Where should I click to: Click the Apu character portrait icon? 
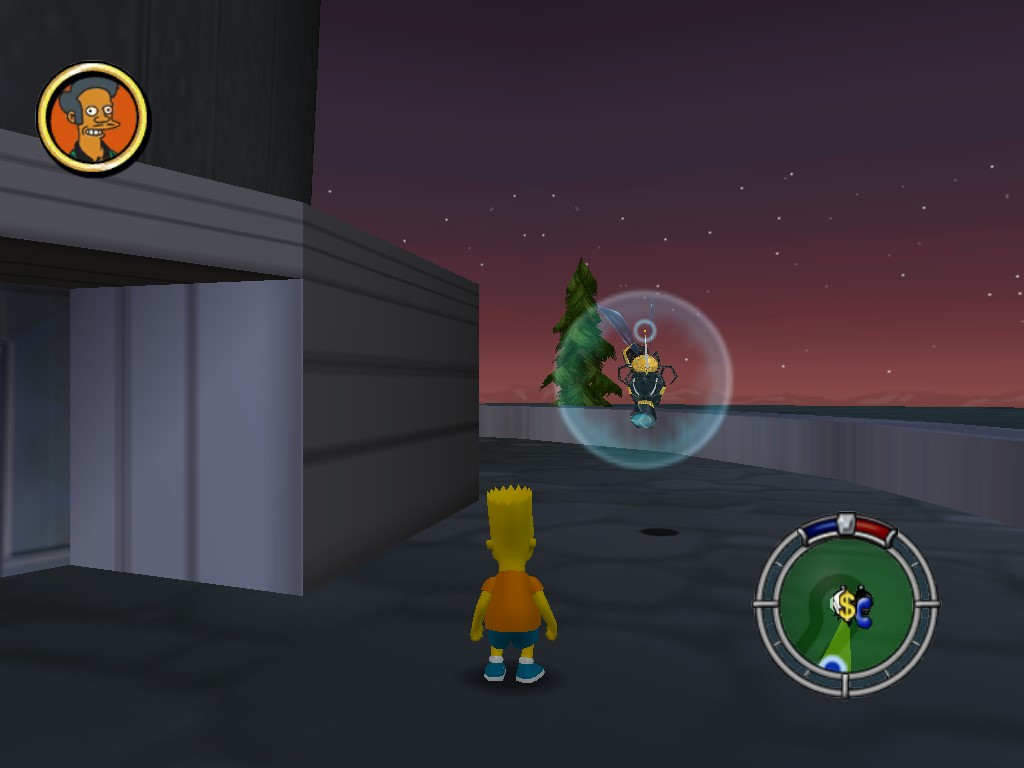point(93,118)
